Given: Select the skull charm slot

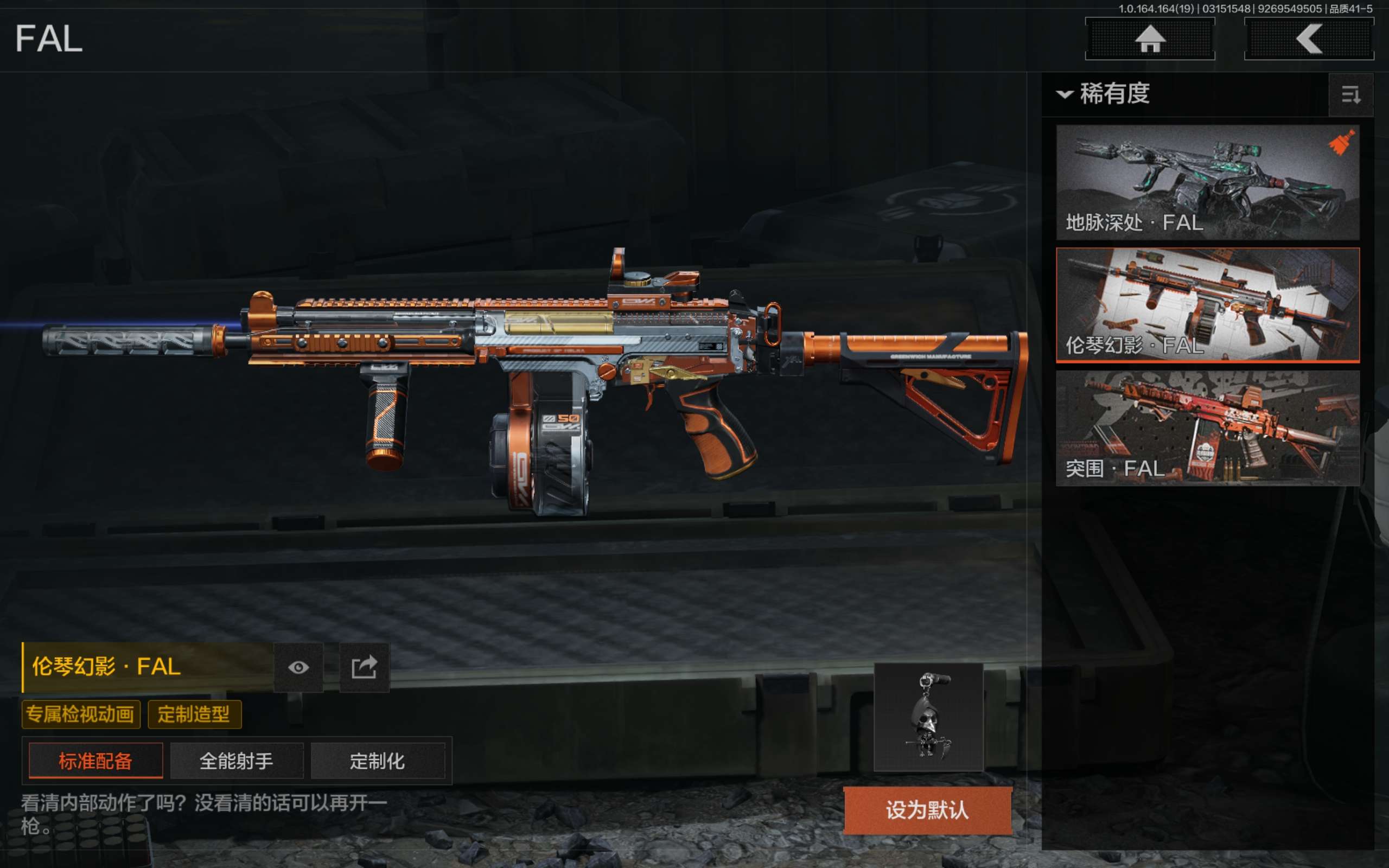Looking at the screenshot, I should 928,717.
